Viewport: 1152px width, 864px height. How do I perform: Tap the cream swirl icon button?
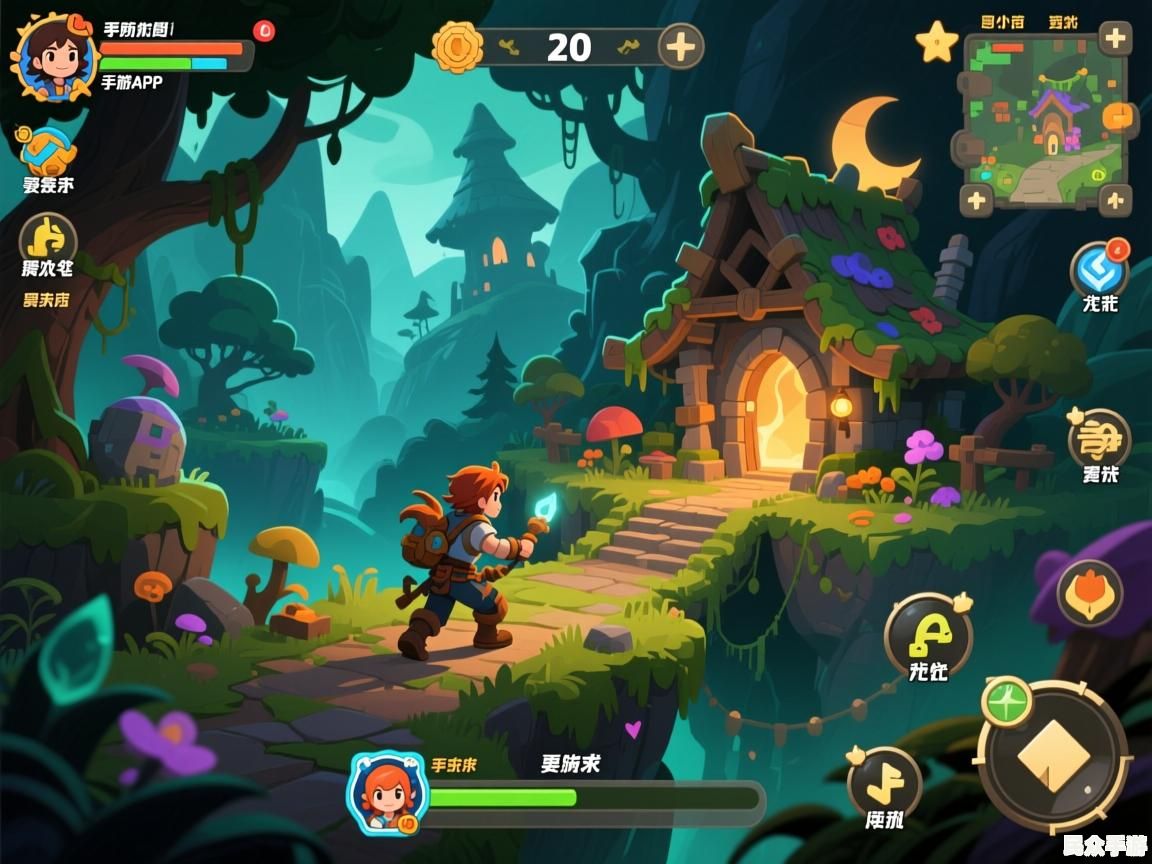click(x=1098, y=438)
